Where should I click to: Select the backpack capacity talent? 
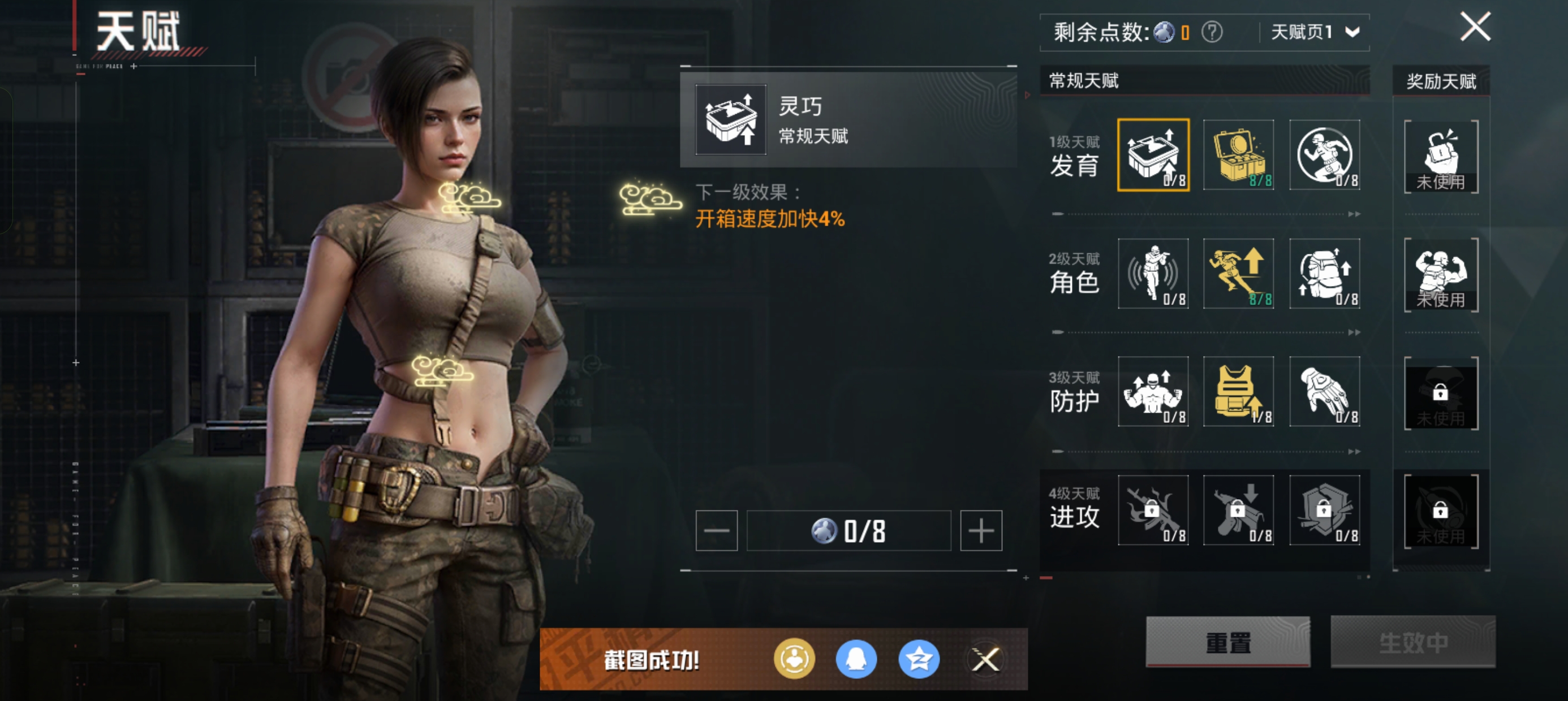pos(1325,274)
